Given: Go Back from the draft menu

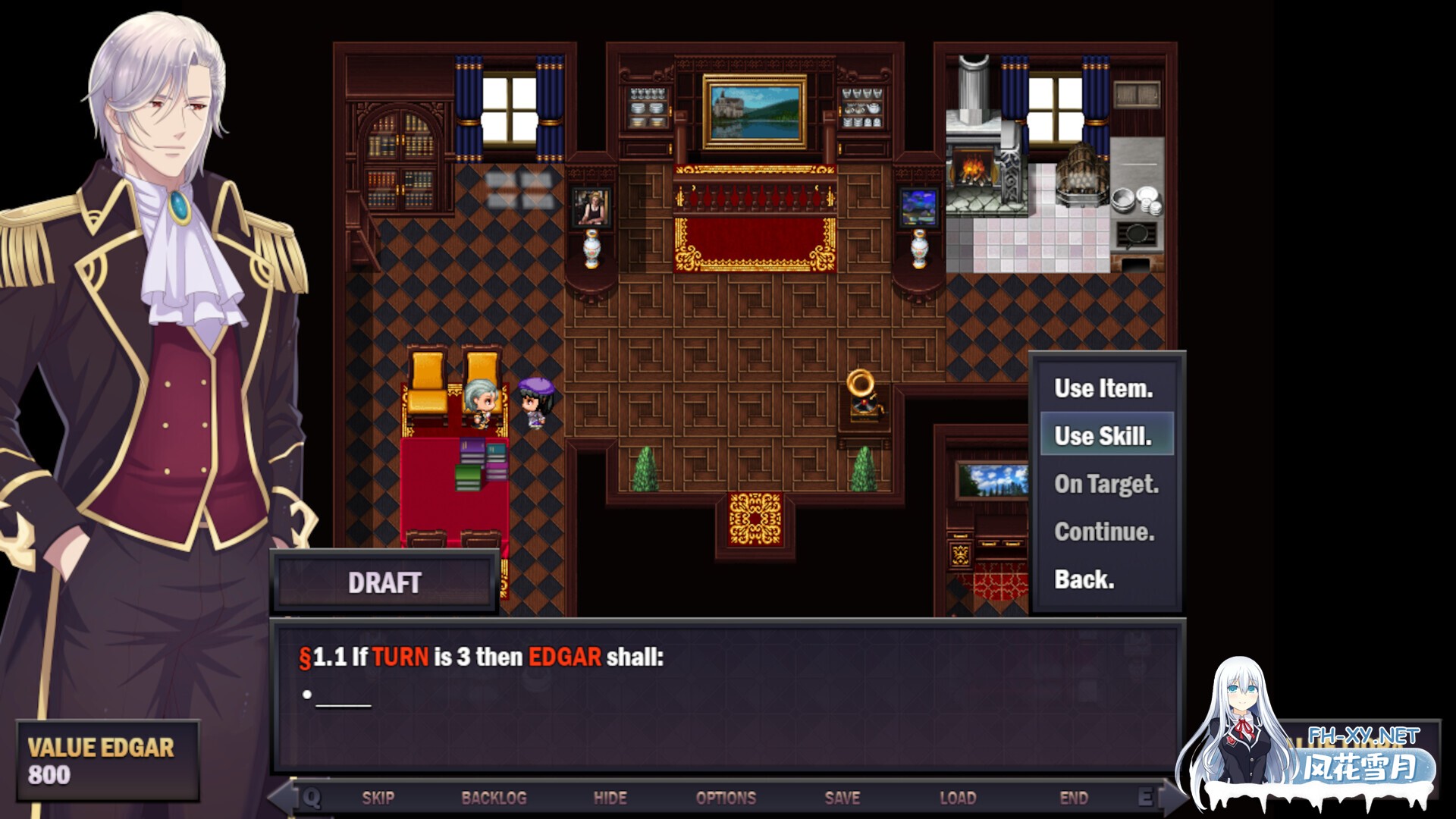Looking at the screenshot, I should 1084,579.
